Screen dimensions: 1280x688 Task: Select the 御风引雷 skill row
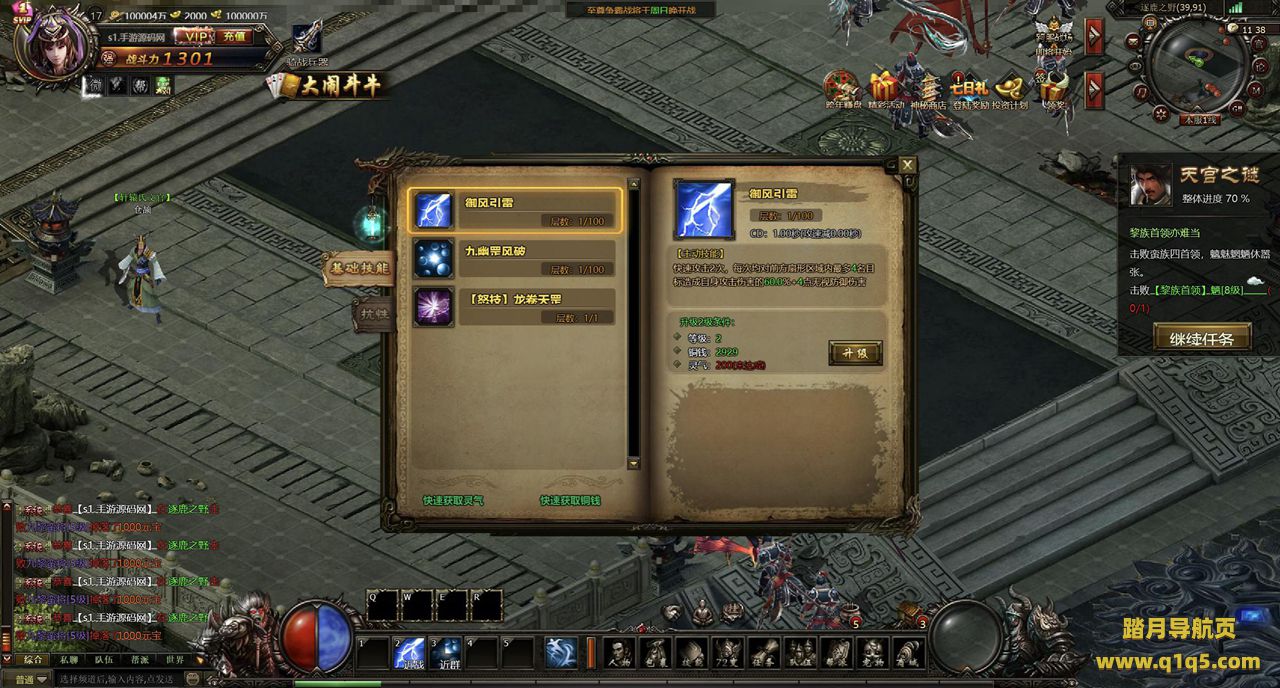516,210
